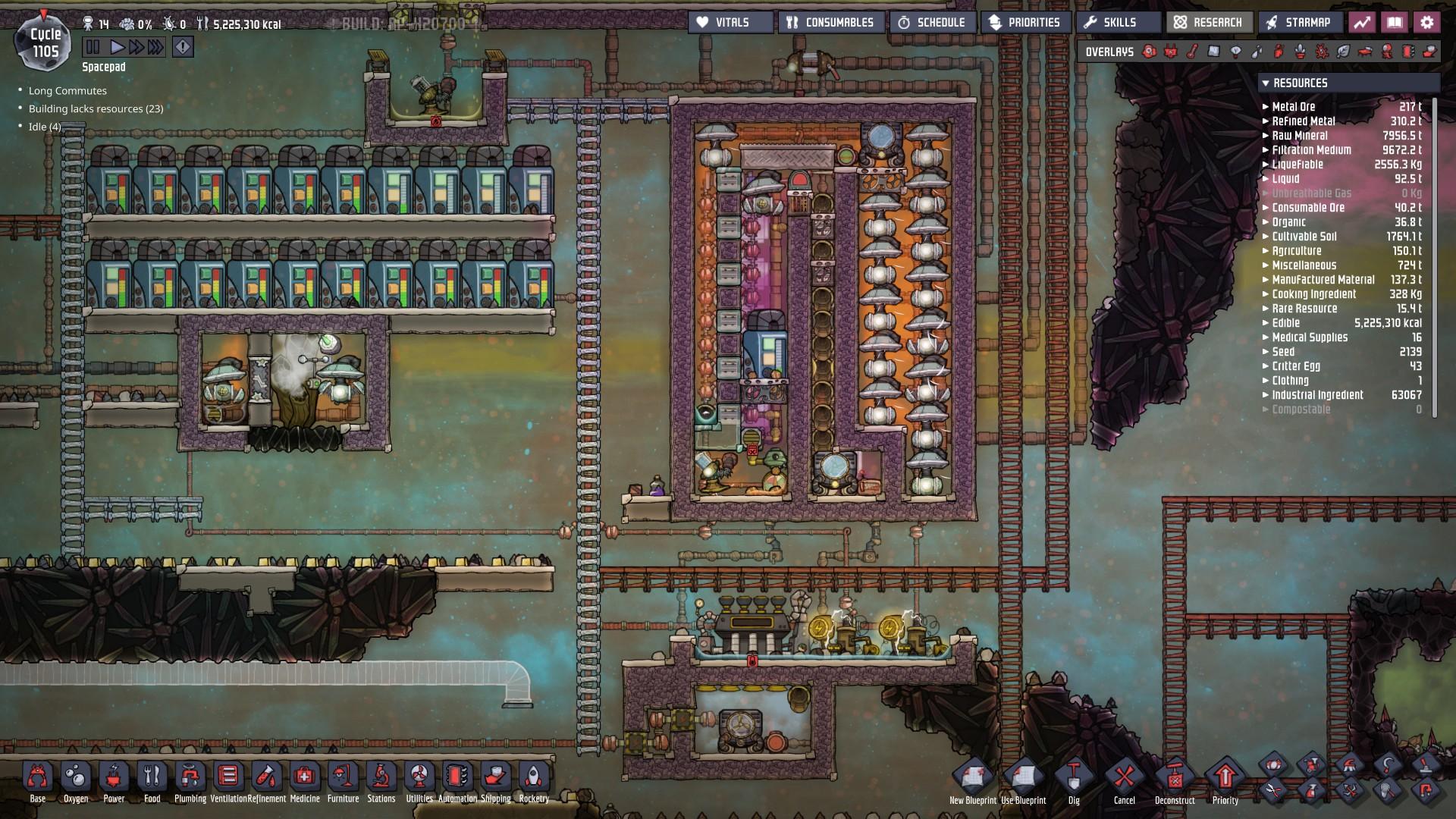Select the Dig tool
This screenshot has height=819, width=1456.
click(x=1074, y=779)
